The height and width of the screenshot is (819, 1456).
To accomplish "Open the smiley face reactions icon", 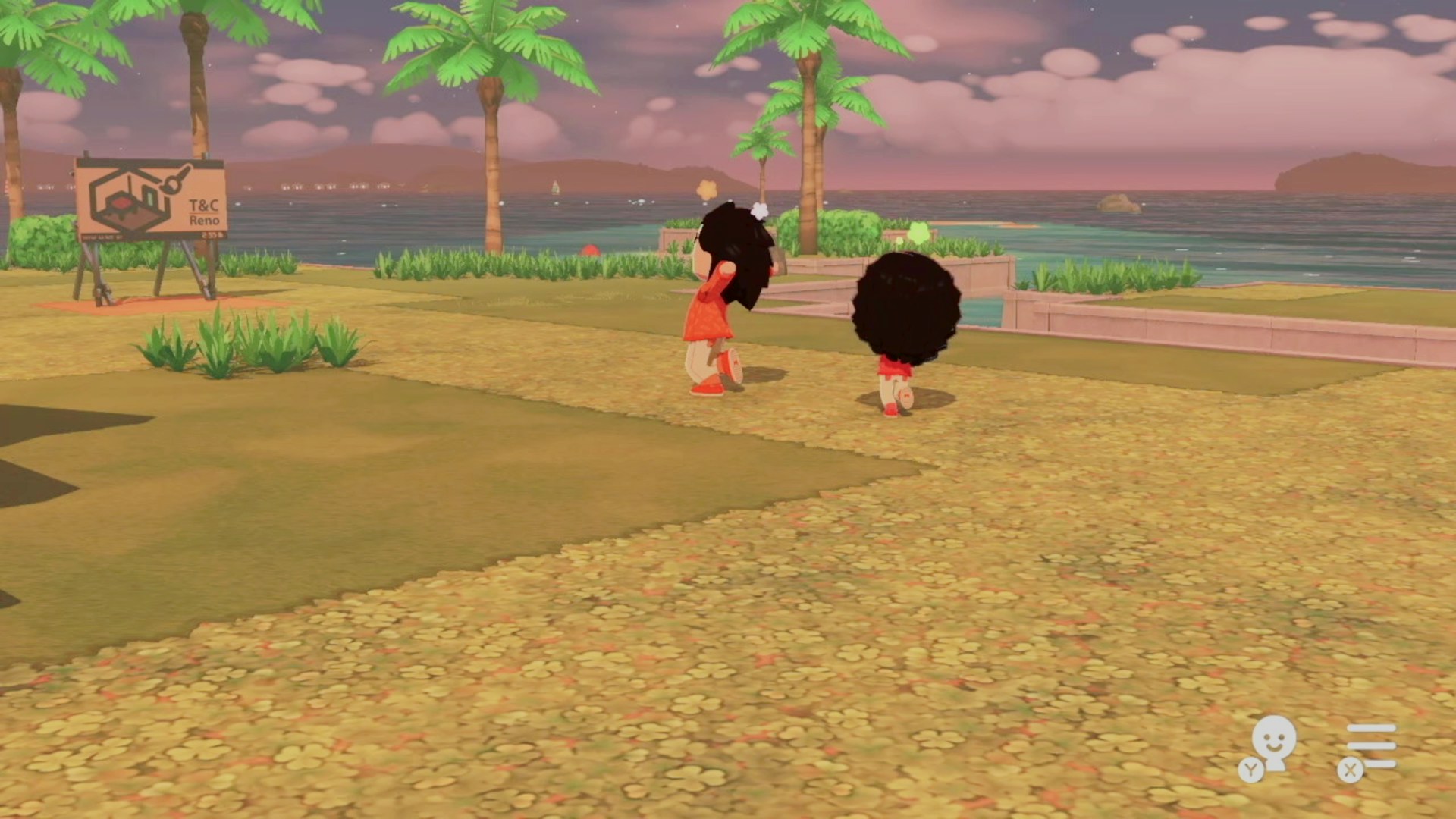I will [1272, 743].
